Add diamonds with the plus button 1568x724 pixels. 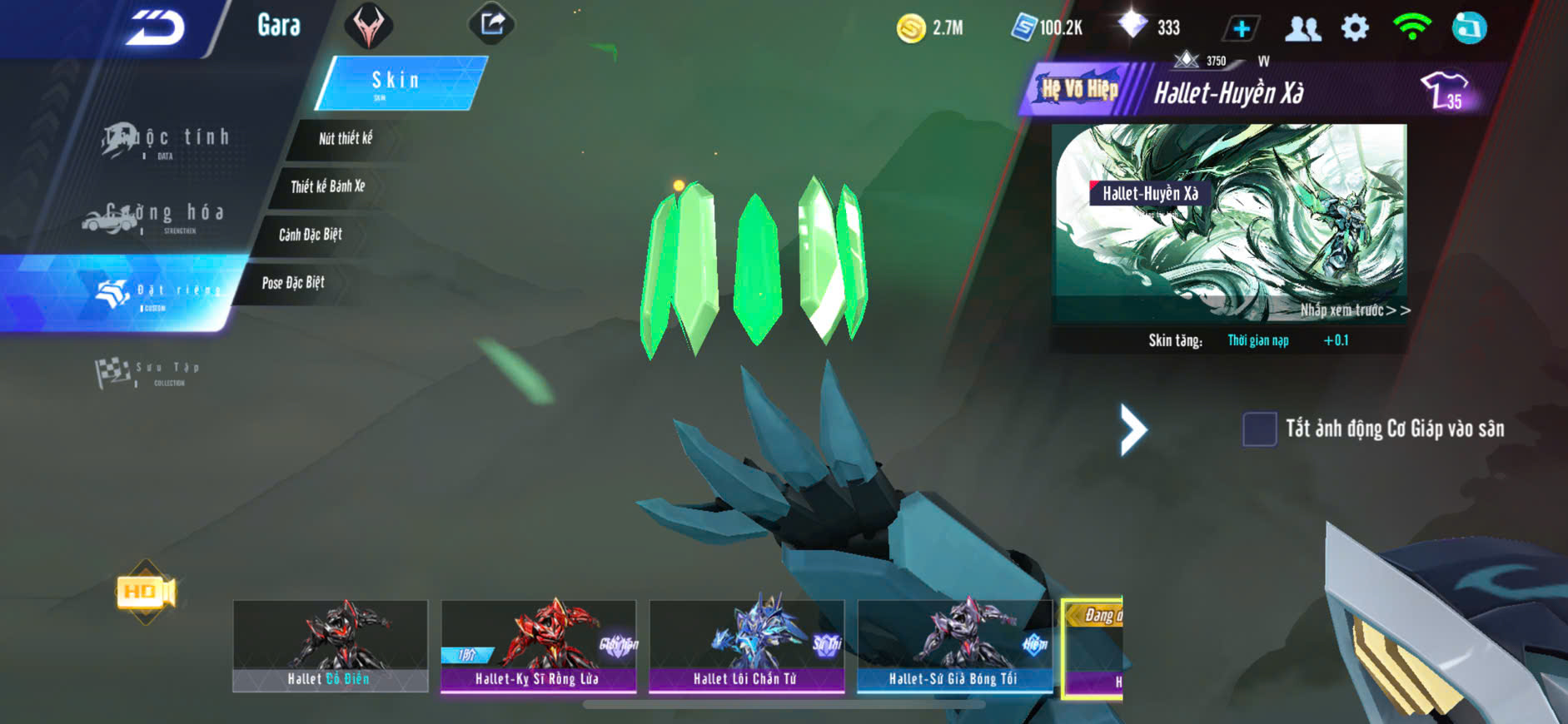(x=1241, y=28)
